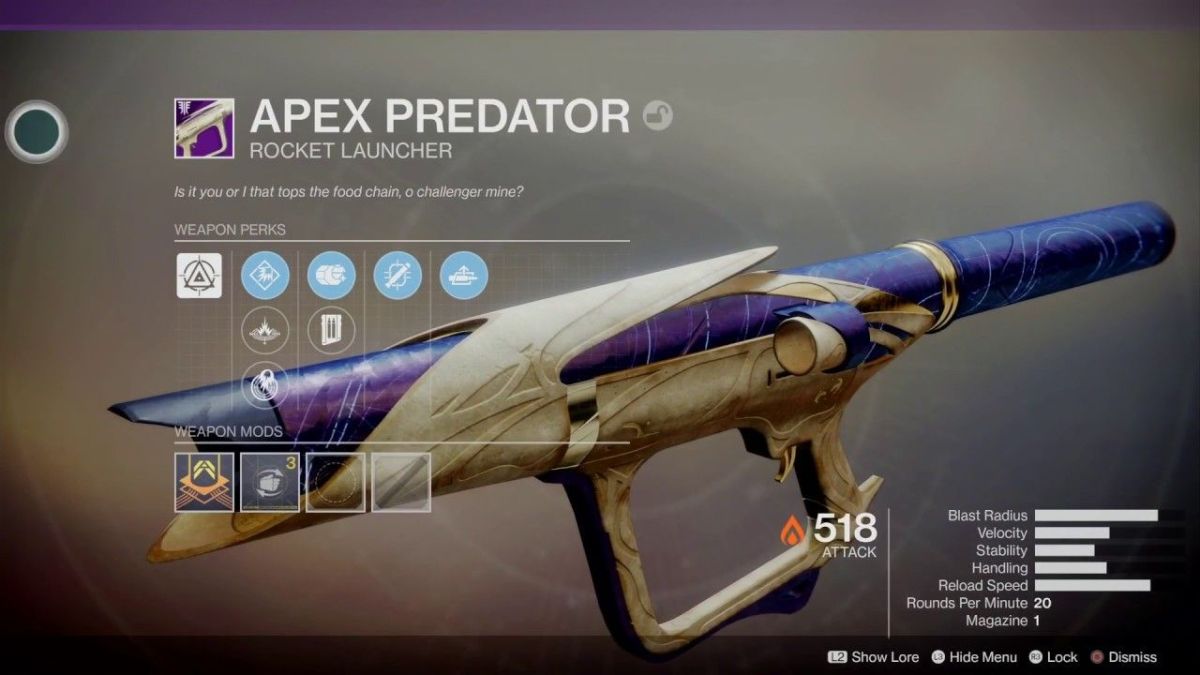
Task: Select the triangle weapon frame intrinsic perk
Action: click(199, 275)
